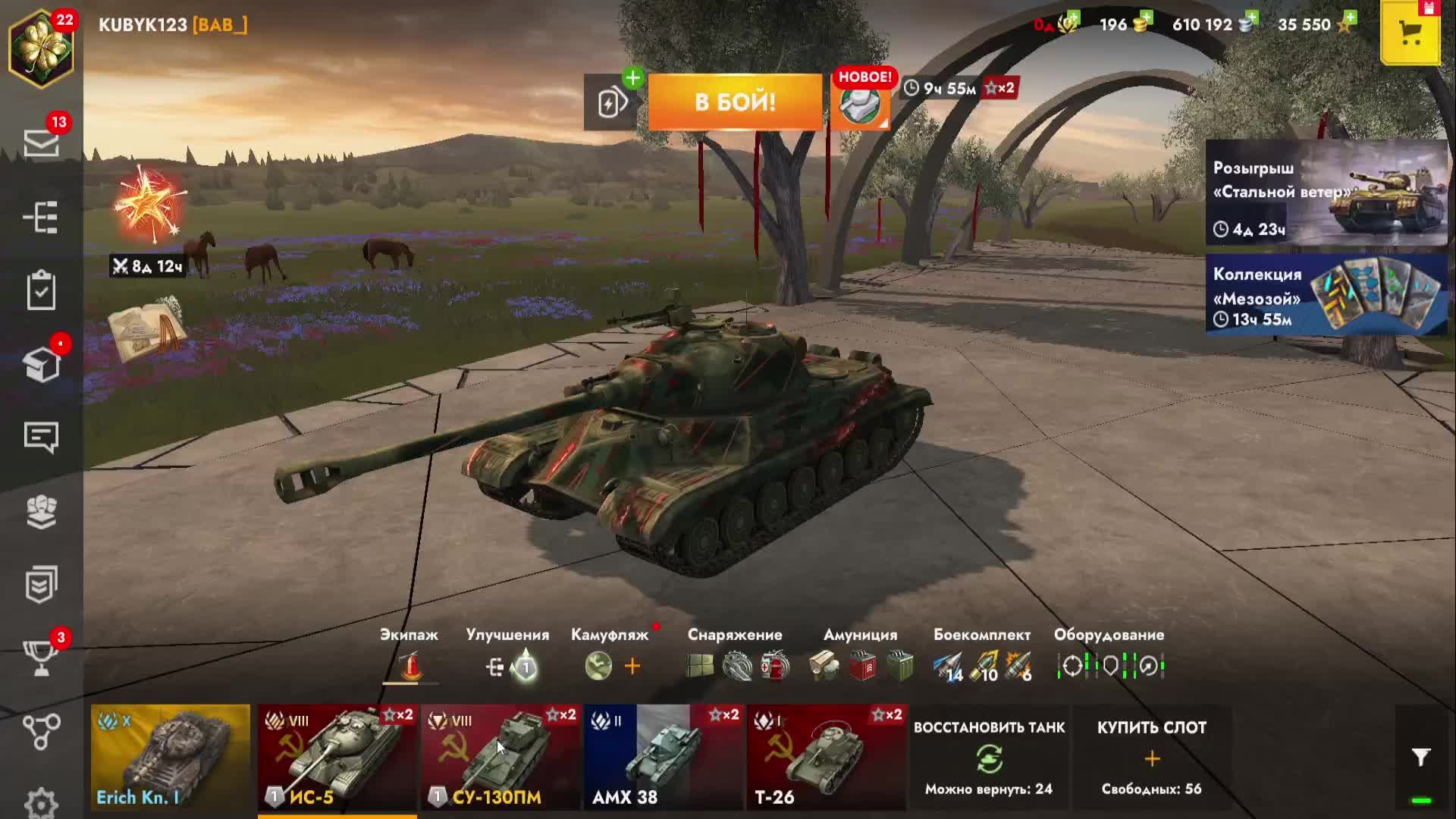Open the chat speech bubble icon

pos(41,438)
